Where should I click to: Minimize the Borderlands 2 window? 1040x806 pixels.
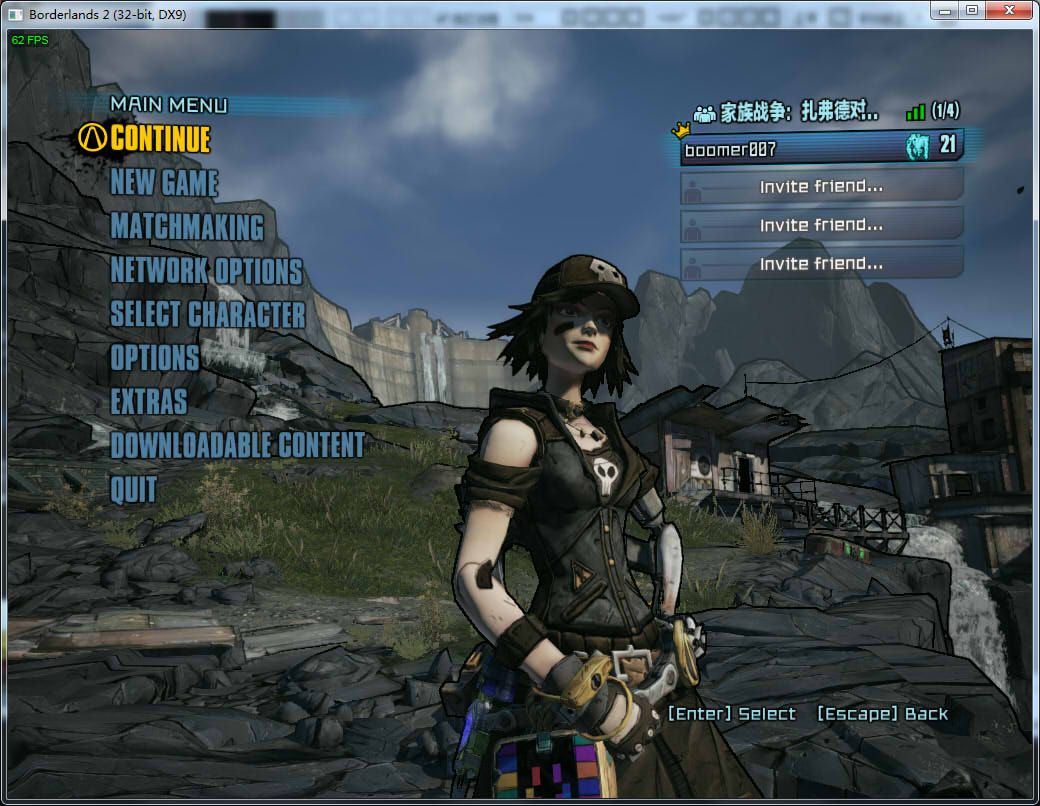click(x=945, y=10)
